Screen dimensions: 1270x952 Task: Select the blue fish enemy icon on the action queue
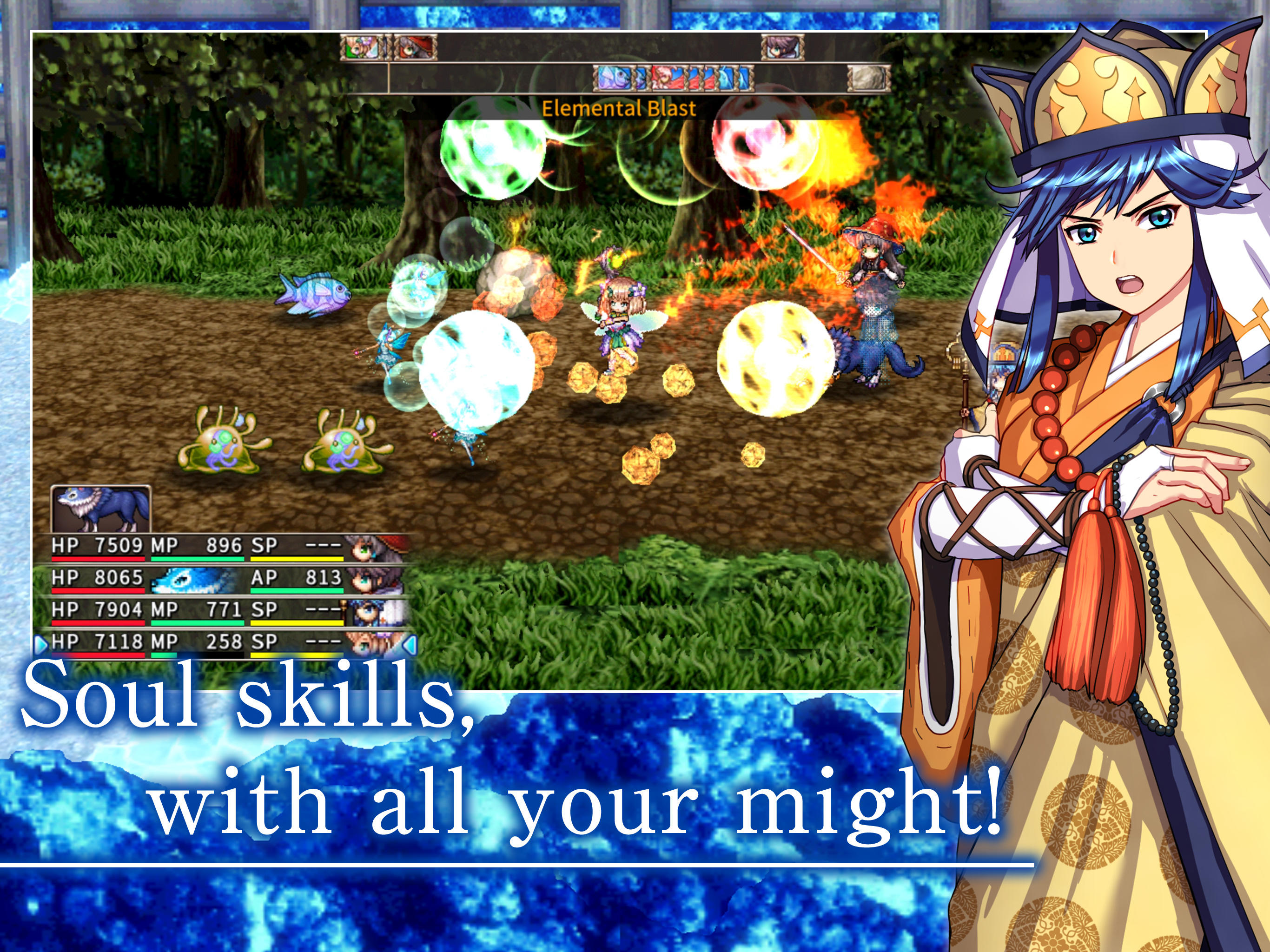coord(615,79)
